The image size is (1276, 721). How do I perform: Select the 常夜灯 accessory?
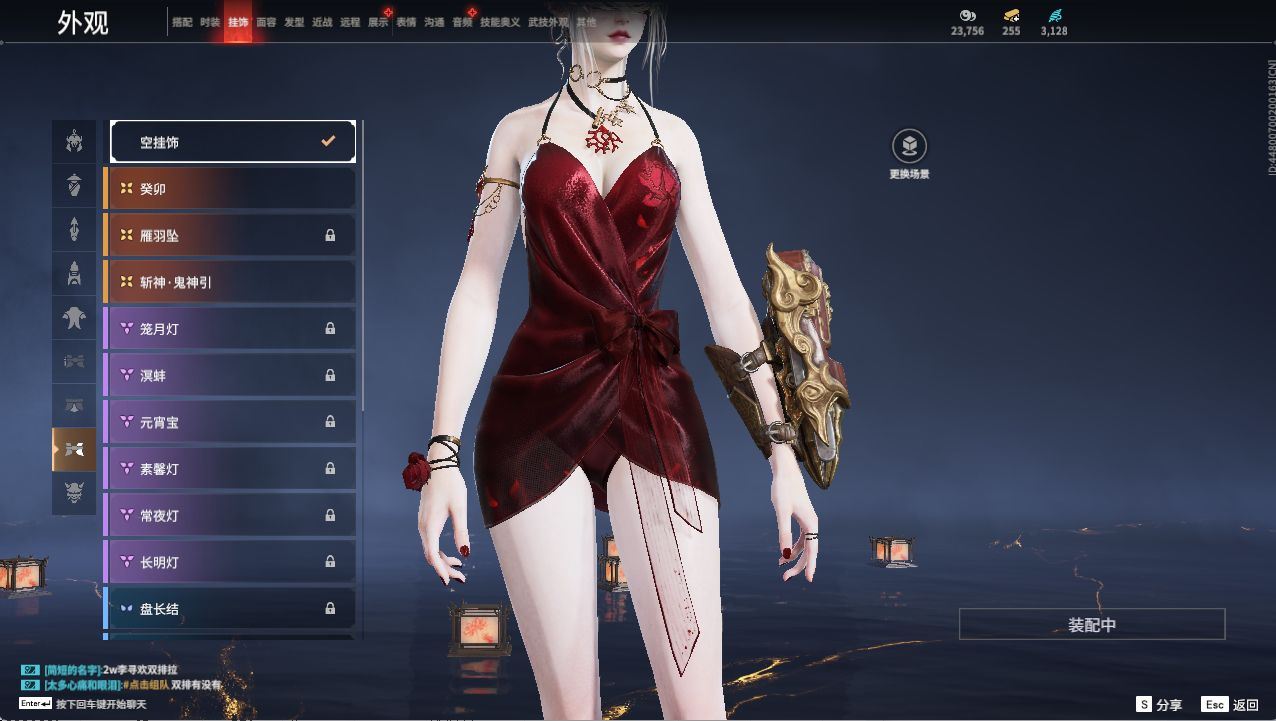230,516
